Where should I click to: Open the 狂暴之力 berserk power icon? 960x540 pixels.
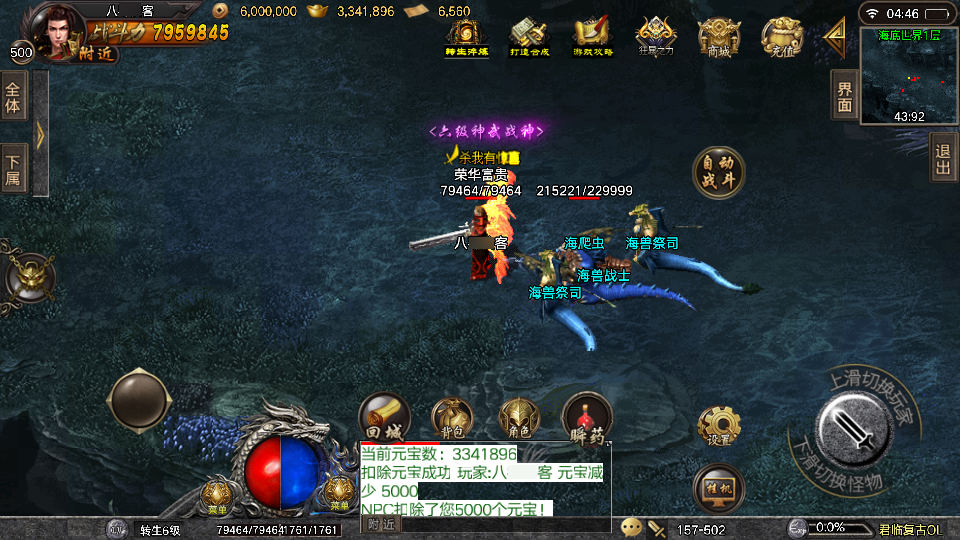654,37
